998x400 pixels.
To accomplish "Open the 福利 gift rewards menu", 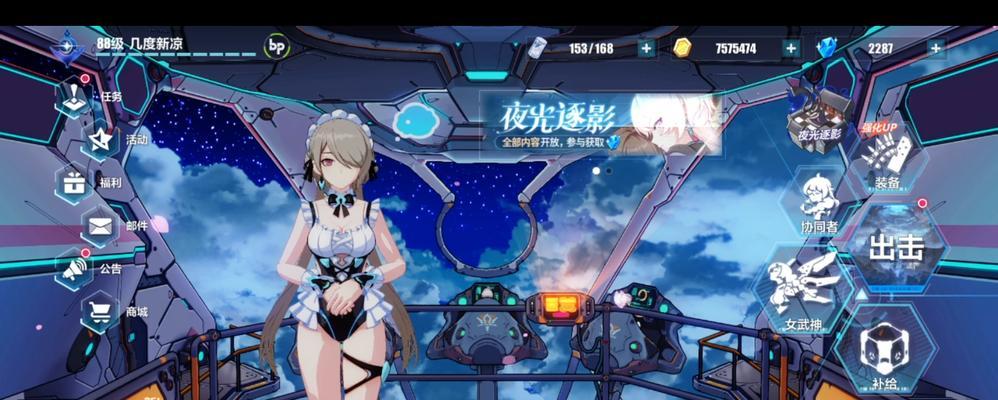I will pyautogui.click(x=74, y=183).
